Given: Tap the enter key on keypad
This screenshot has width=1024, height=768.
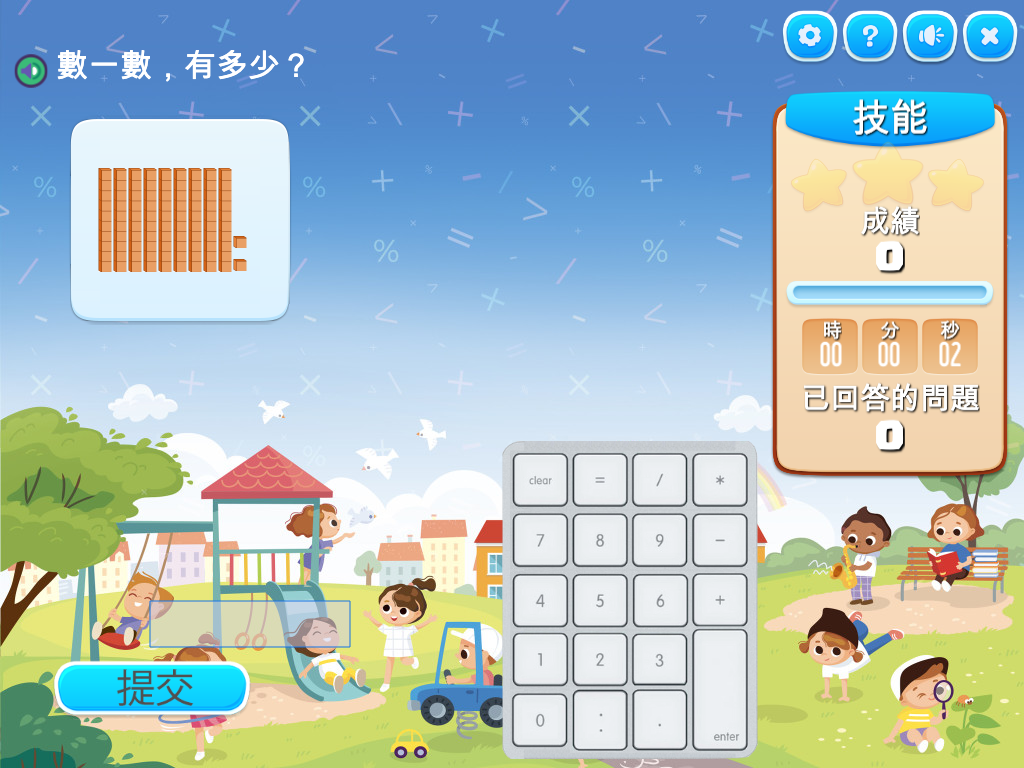Looking at the screenshot, I should [x=720, y=690].
